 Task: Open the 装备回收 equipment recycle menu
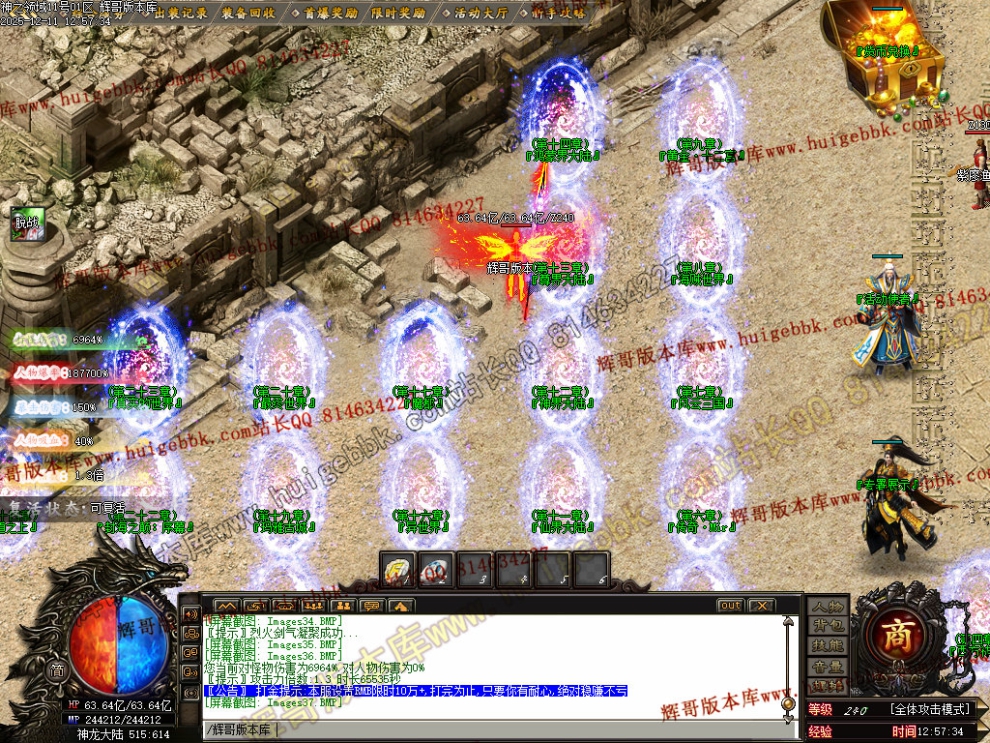coord(249,12)
